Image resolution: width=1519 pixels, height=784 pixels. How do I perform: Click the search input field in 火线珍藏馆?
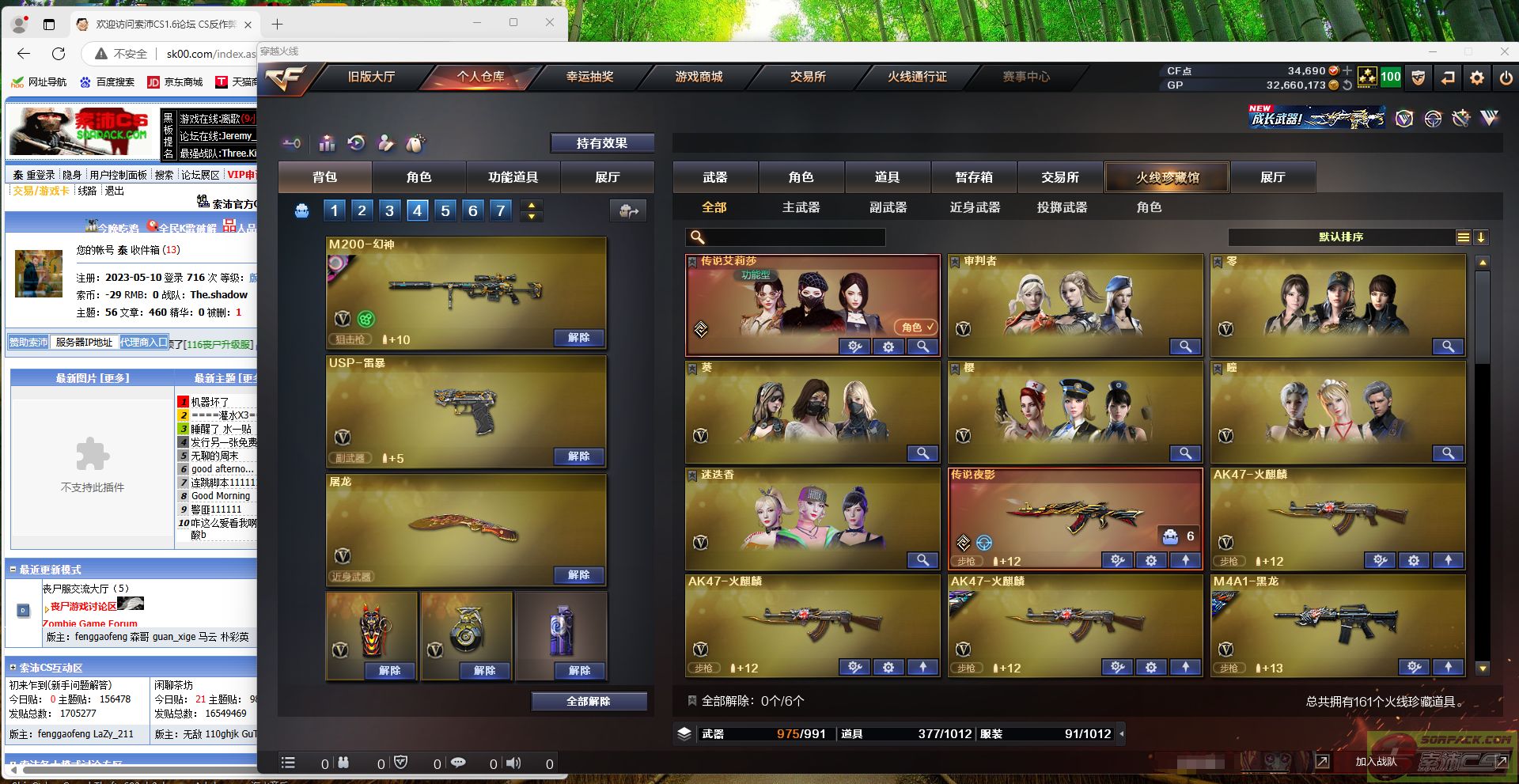(x=791, y=237)
